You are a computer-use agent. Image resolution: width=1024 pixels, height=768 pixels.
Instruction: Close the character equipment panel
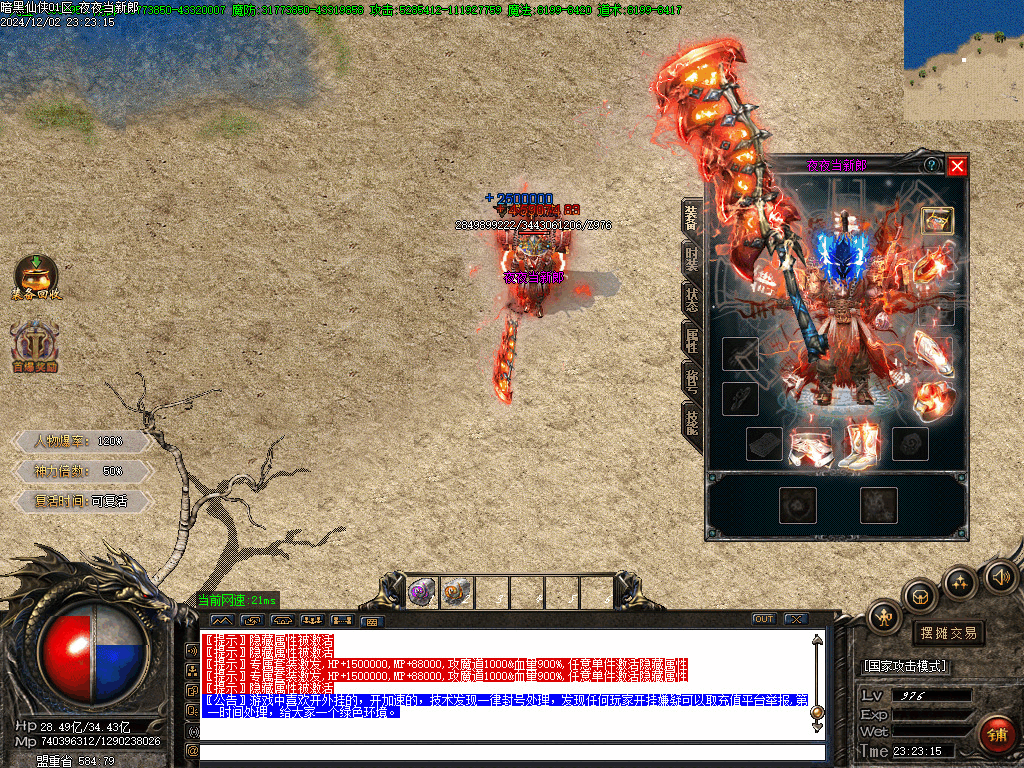[x=957, y=166]
